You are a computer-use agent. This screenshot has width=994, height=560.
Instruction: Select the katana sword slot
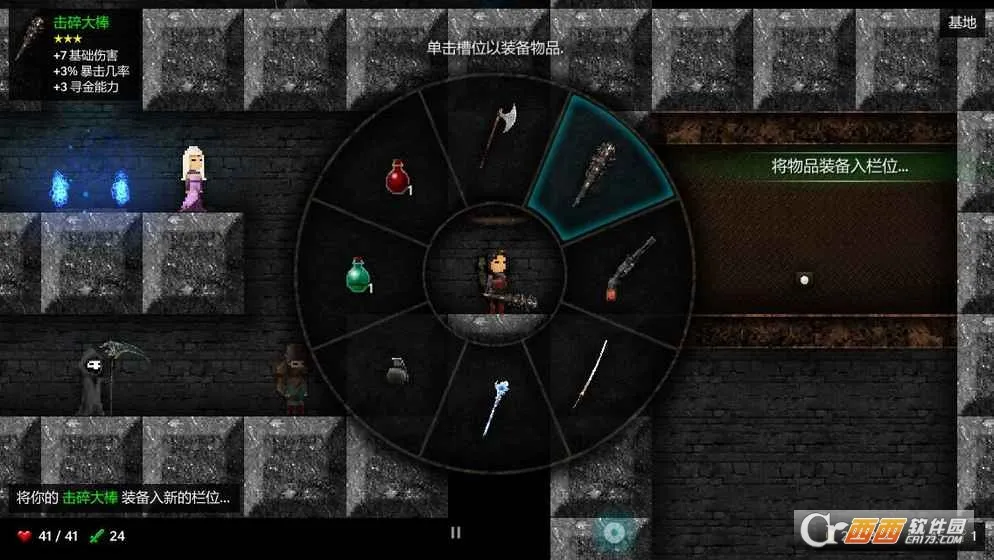tap(590, 375)
